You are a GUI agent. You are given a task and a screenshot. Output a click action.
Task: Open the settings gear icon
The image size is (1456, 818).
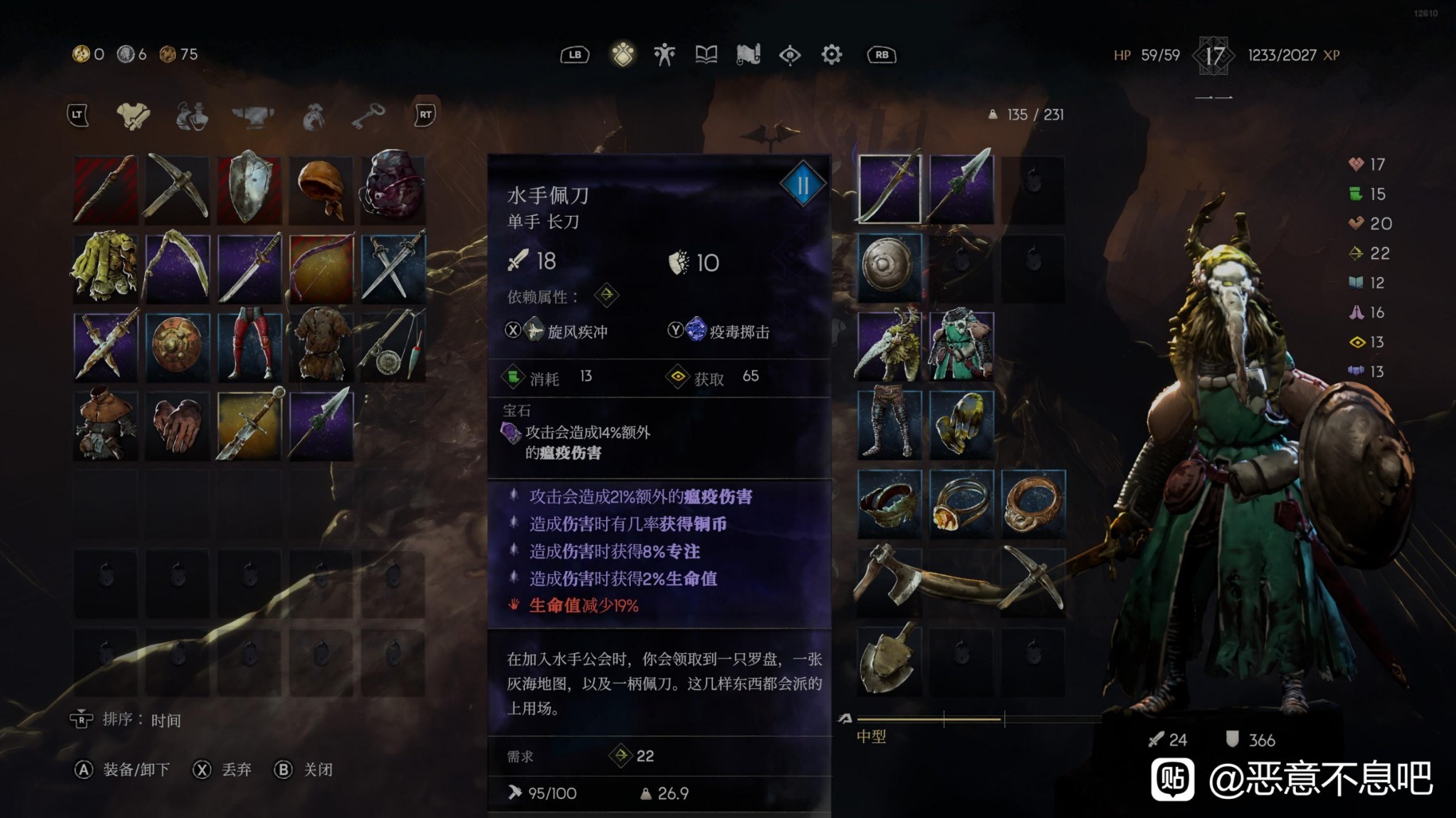point(830,54)
